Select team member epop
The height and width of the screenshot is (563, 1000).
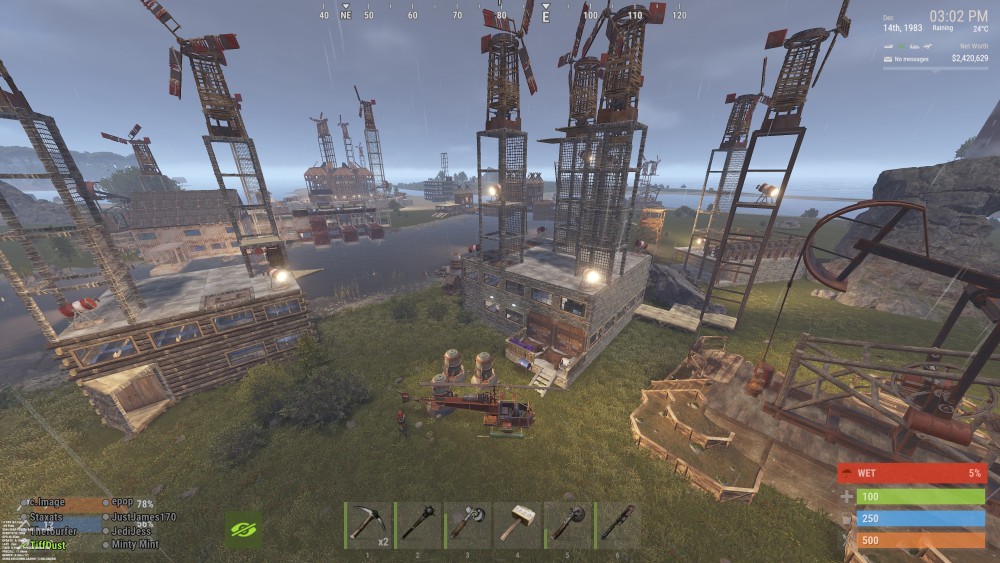[122, 503]
